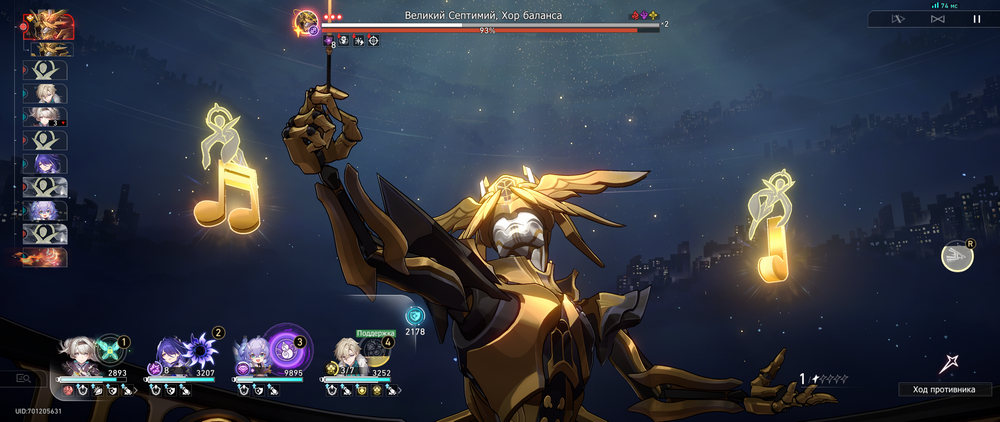
Task: Use the third character's purple swirl ultimate
Action: click(286, 349)
